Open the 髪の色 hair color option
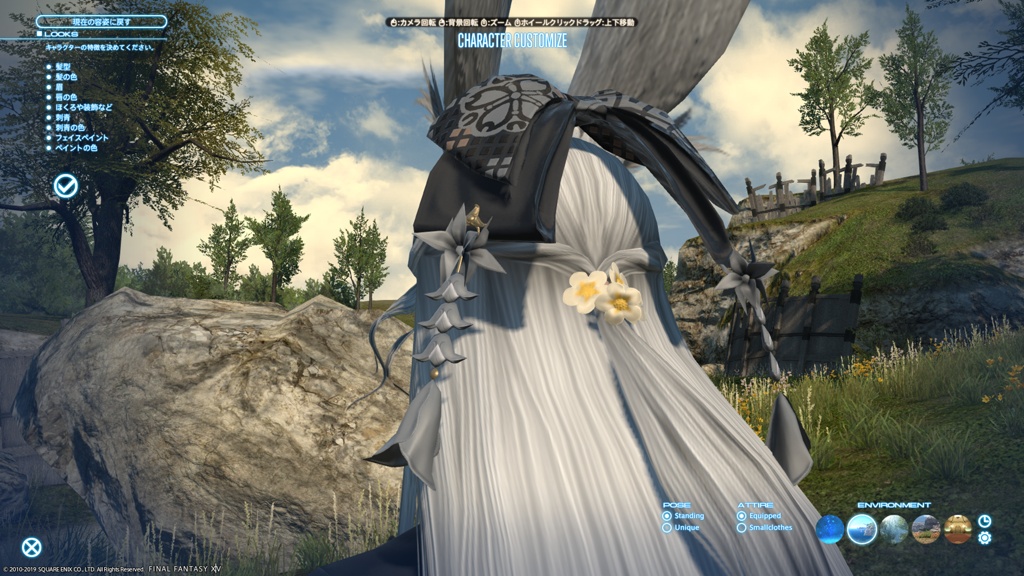Screen dimensions: 1024x576 tap(65, 77)
